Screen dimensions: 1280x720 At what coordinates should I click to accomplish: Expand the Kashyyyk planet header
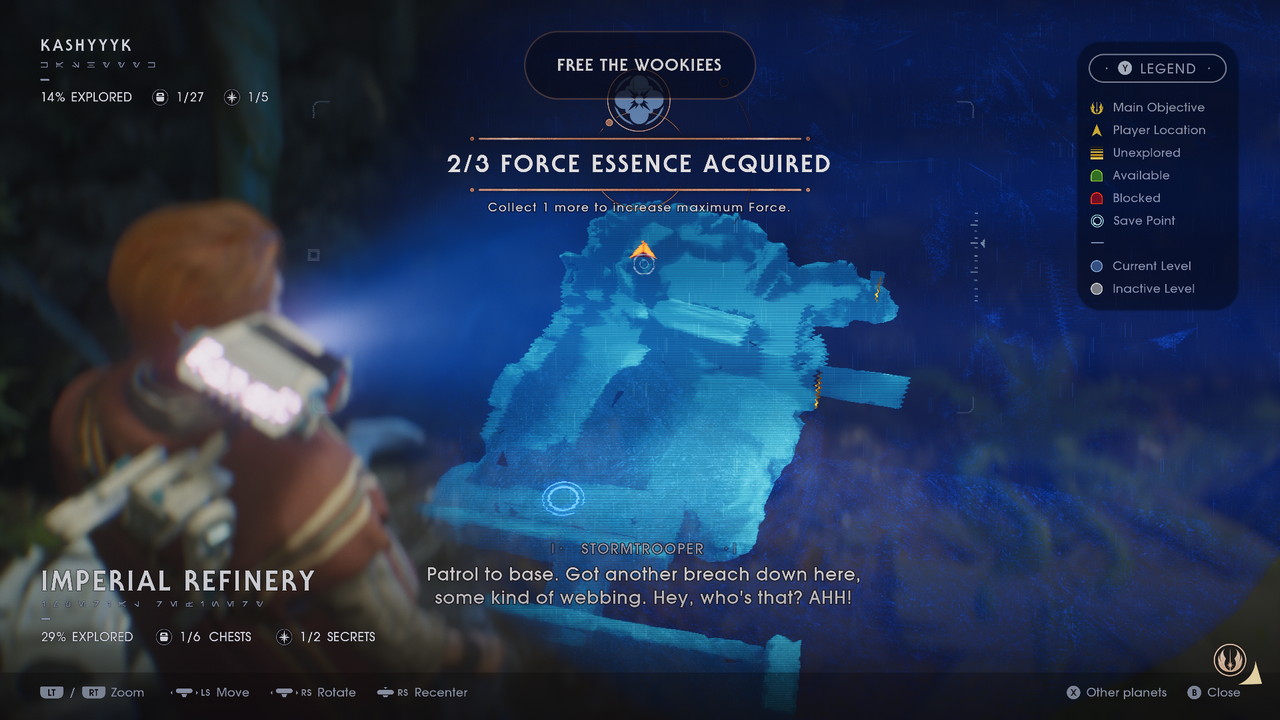tap(84, 45)
